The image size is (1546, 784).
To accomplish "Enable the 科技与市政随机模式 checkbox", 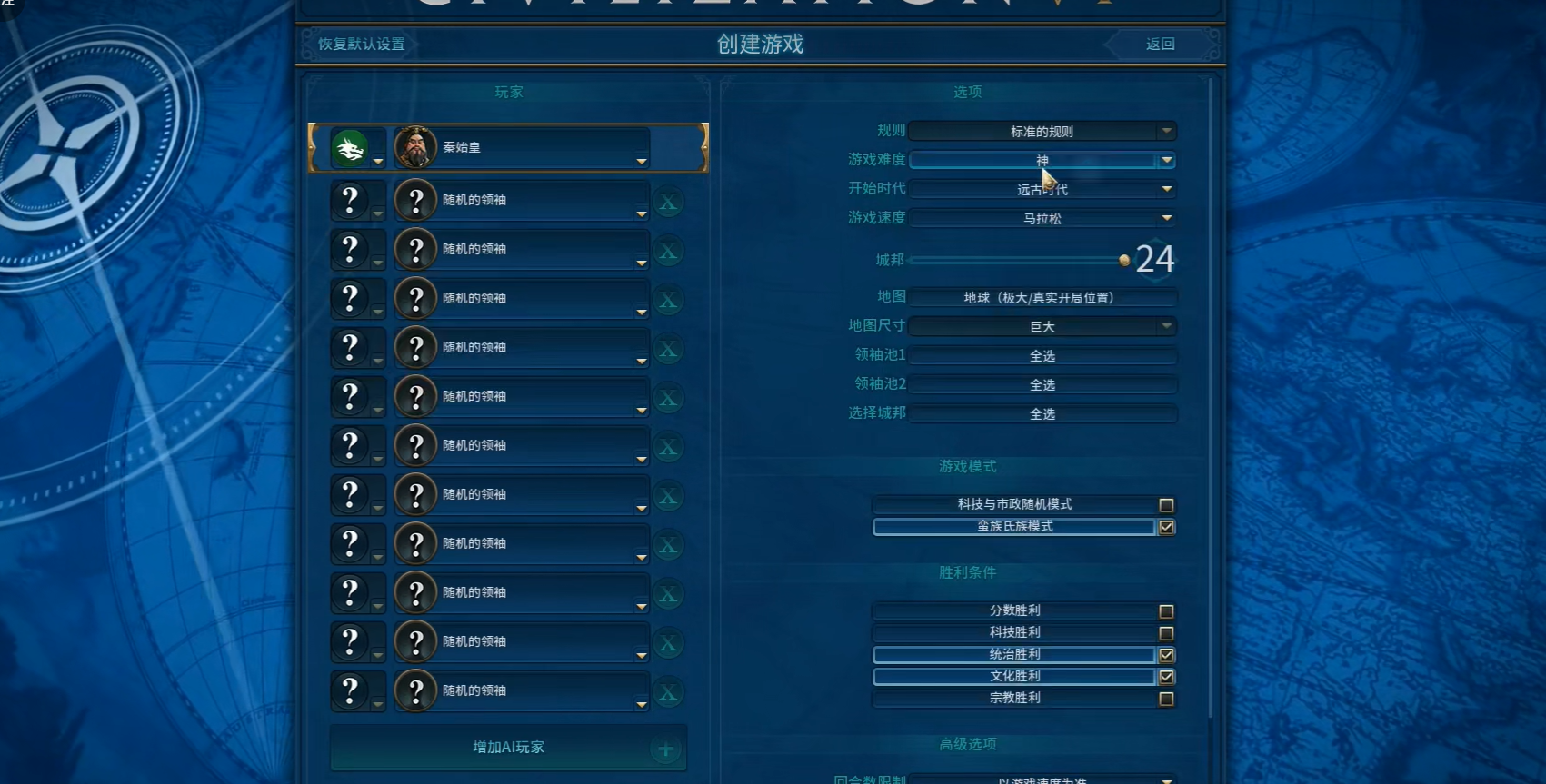I will tap(1167, 504).
